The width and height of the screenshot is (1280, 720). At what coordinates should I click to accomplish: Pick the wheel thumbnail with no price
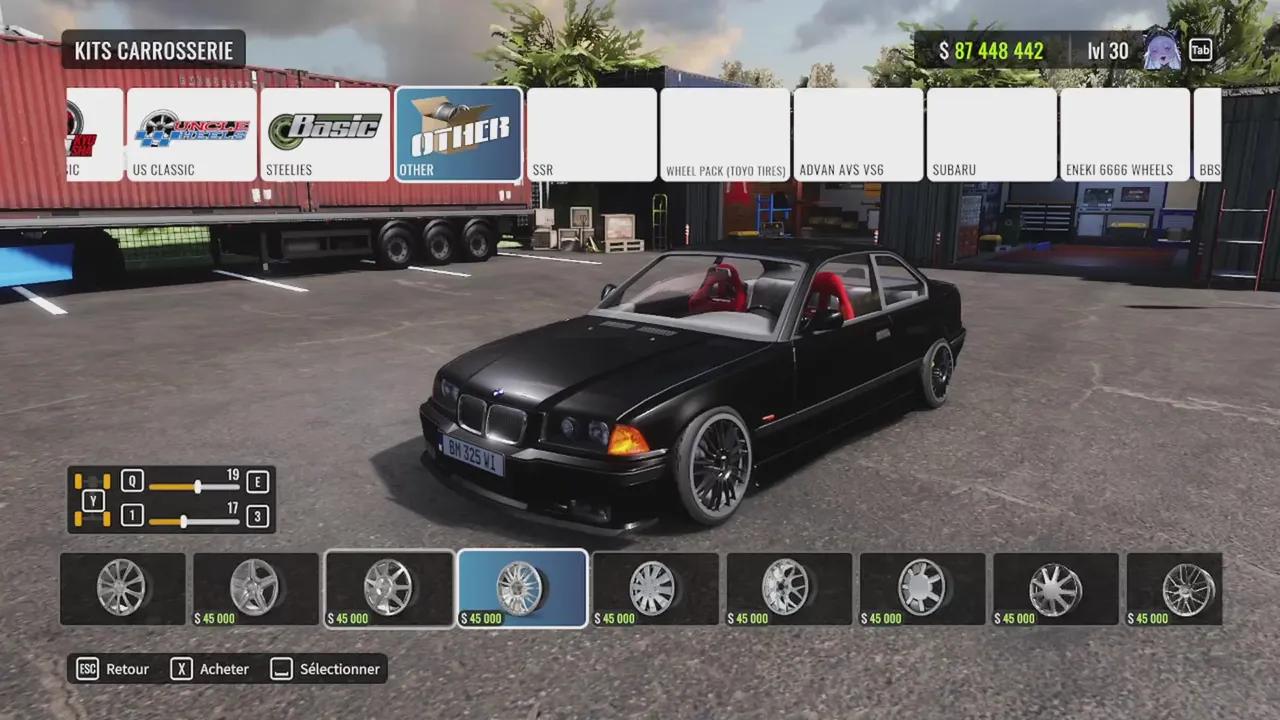[123, 589]
